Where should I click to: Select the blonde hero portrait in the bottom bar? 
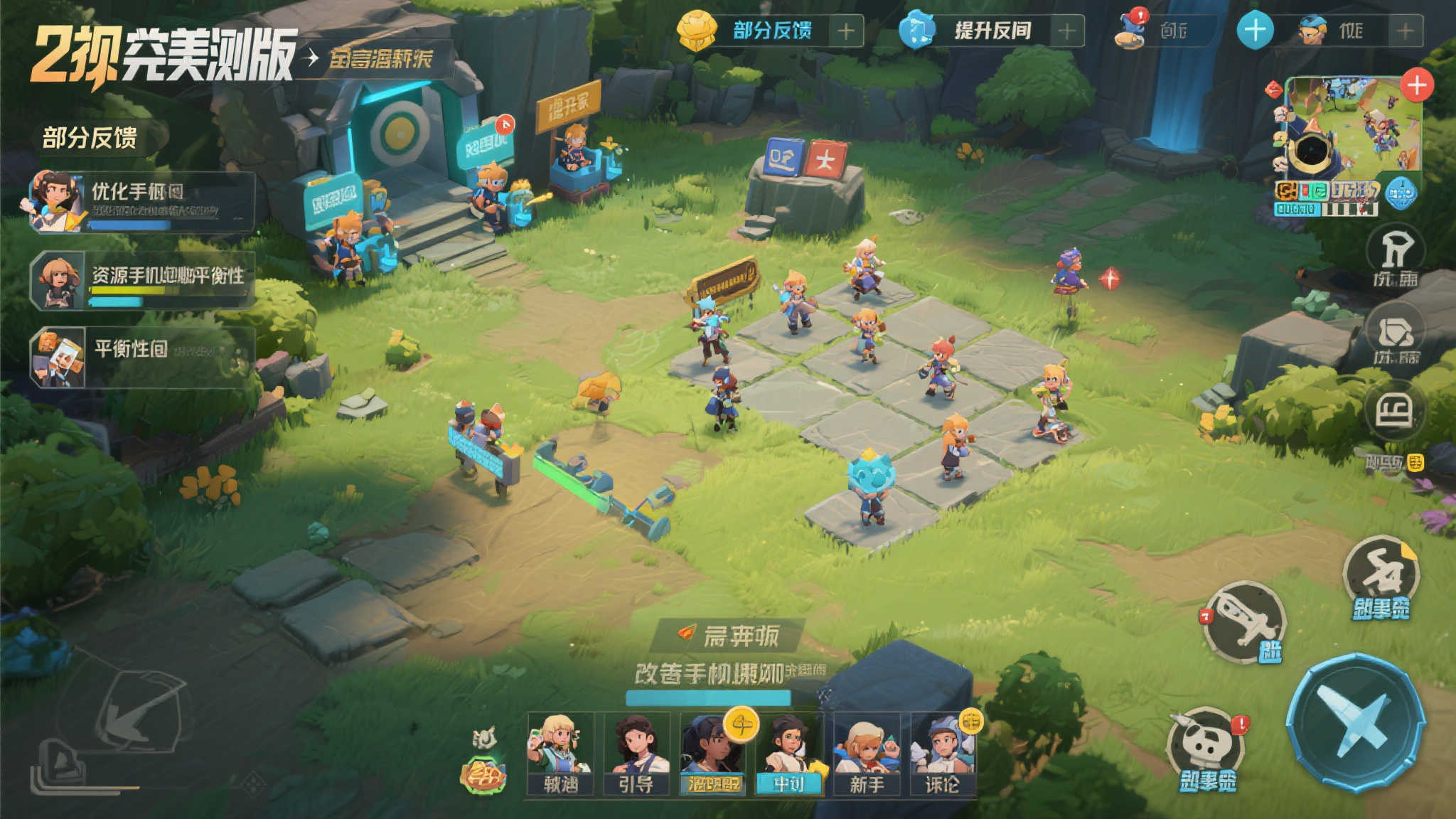click(x=560, y=752)
